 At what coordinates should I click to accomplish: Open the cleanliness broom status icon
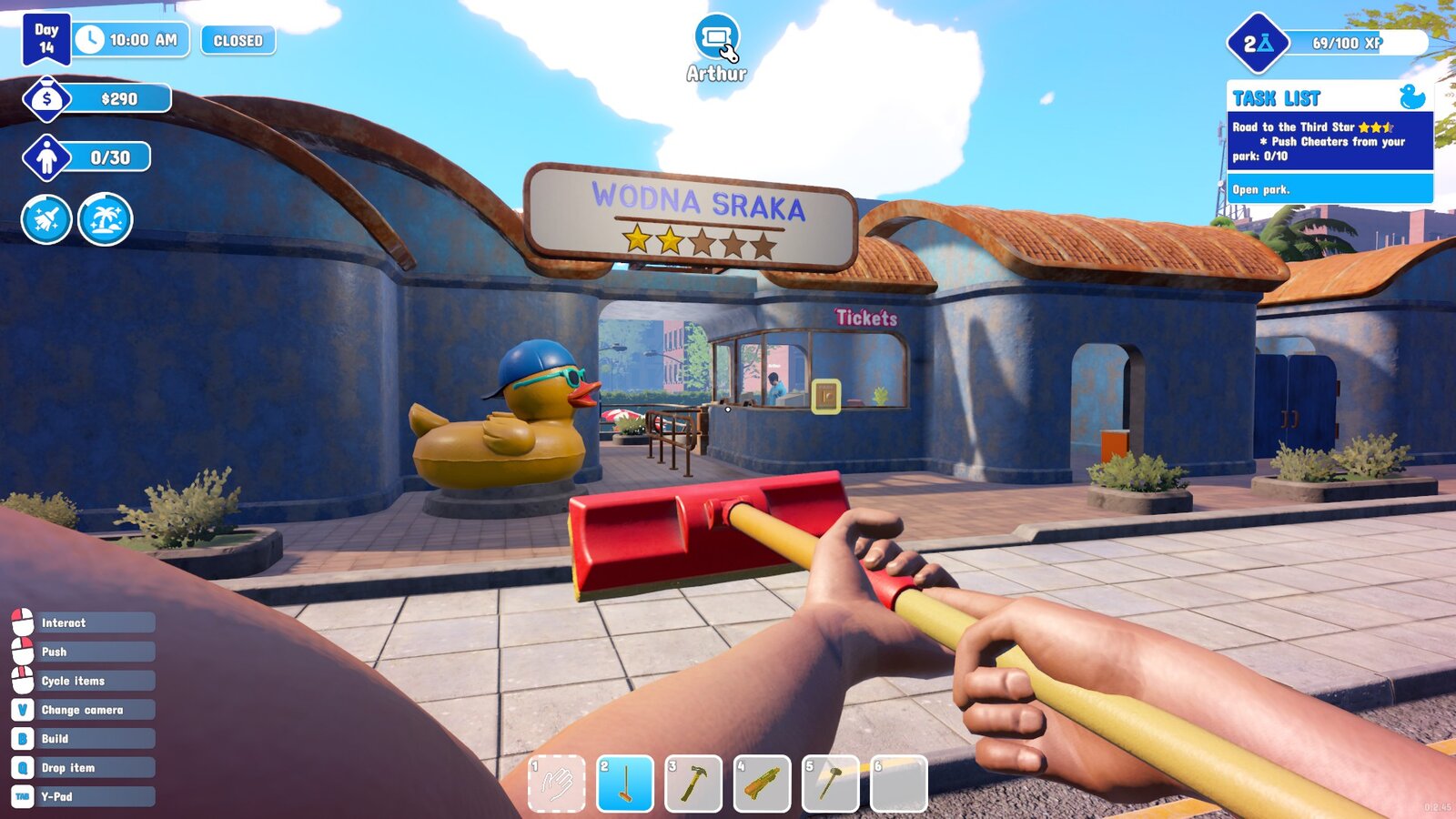[x=46, y=219]
